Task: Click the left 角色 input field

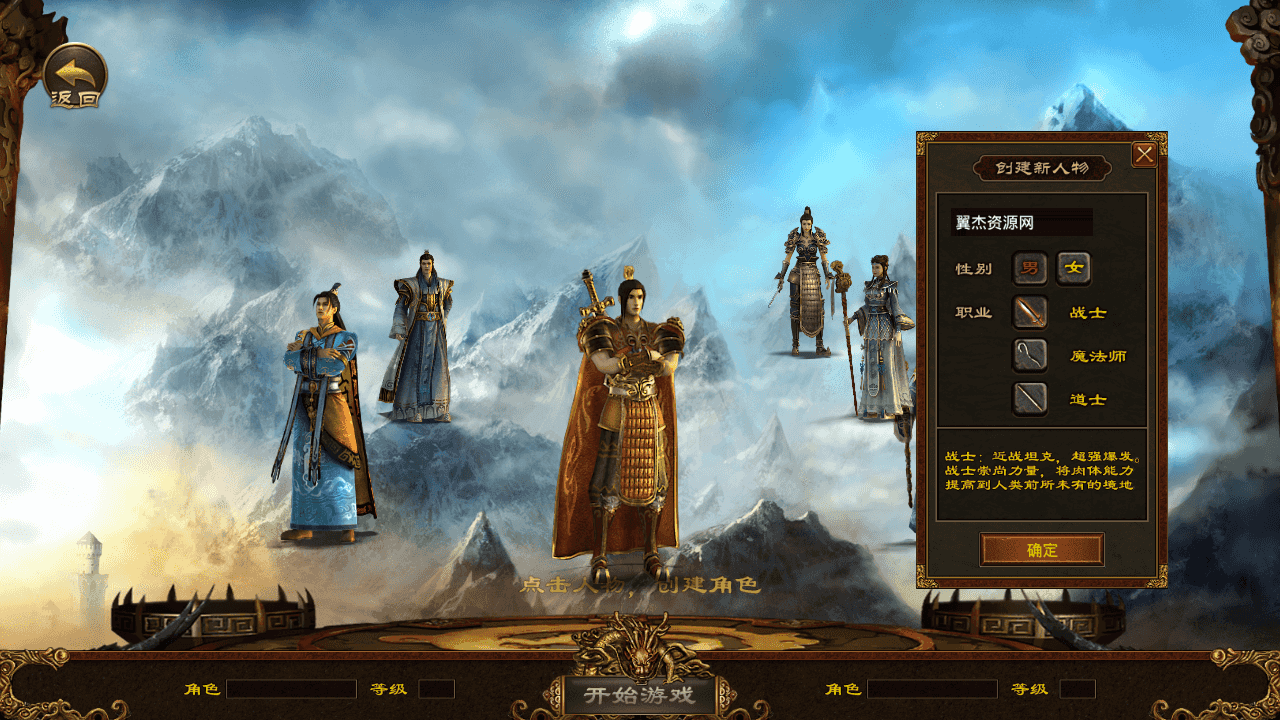Action: click(290, 689)
